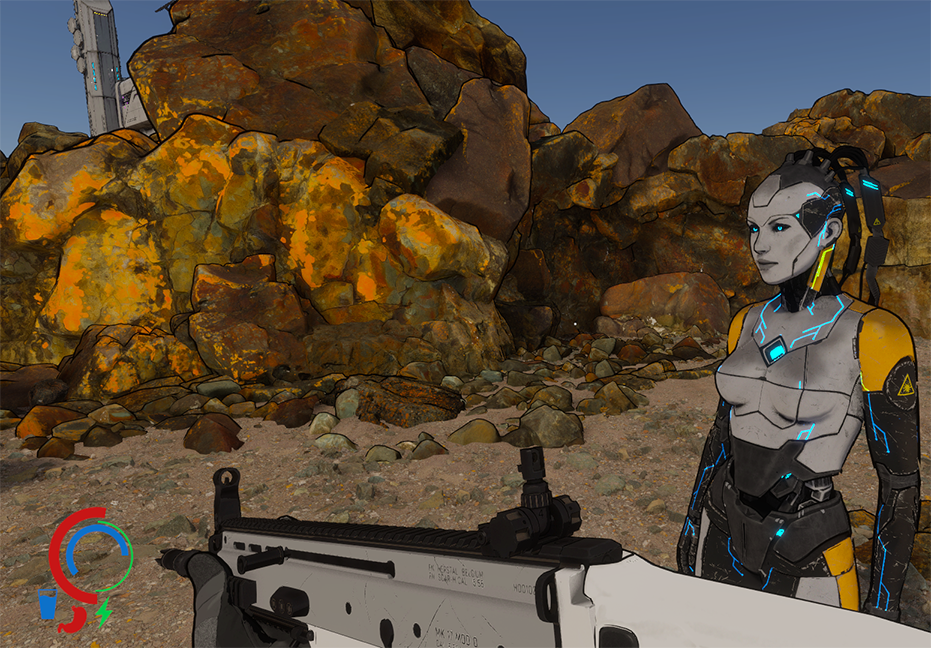Click the blue water glass thirst icon
The image size is (931, 648).
click(46, 604)
